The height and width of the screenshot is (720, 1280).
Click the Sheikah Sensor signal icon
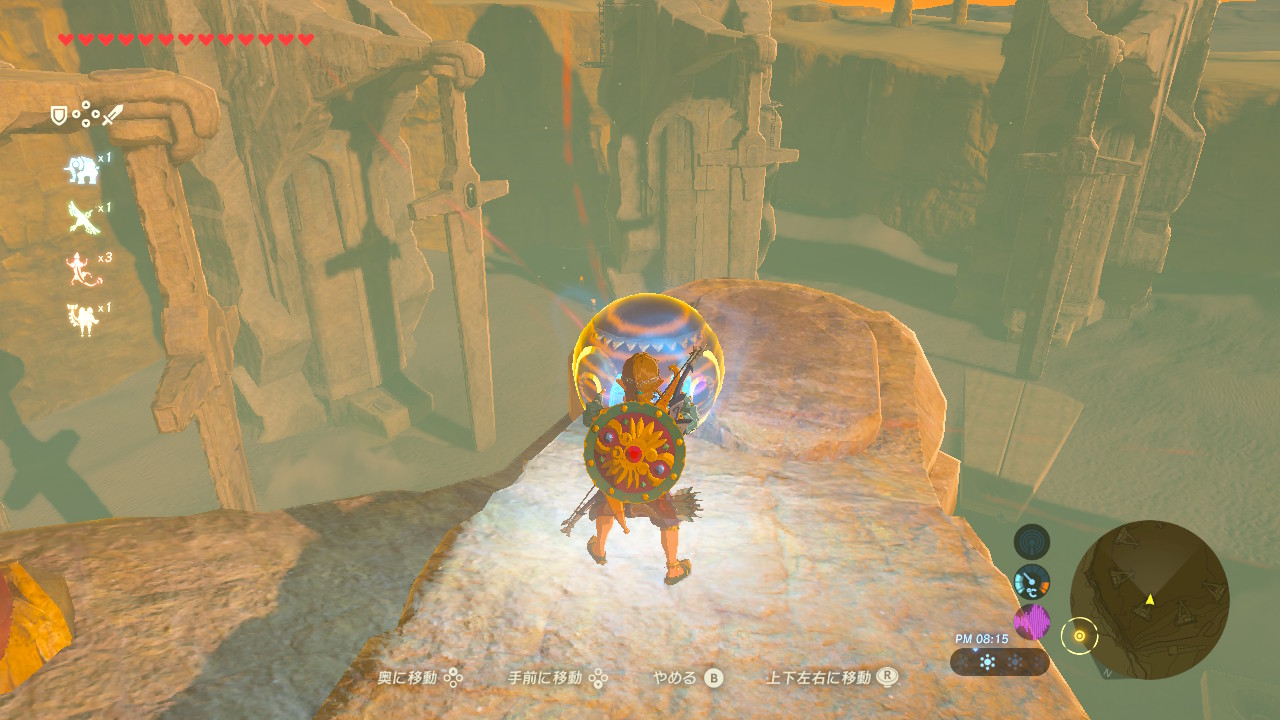tap(1031, 541)
